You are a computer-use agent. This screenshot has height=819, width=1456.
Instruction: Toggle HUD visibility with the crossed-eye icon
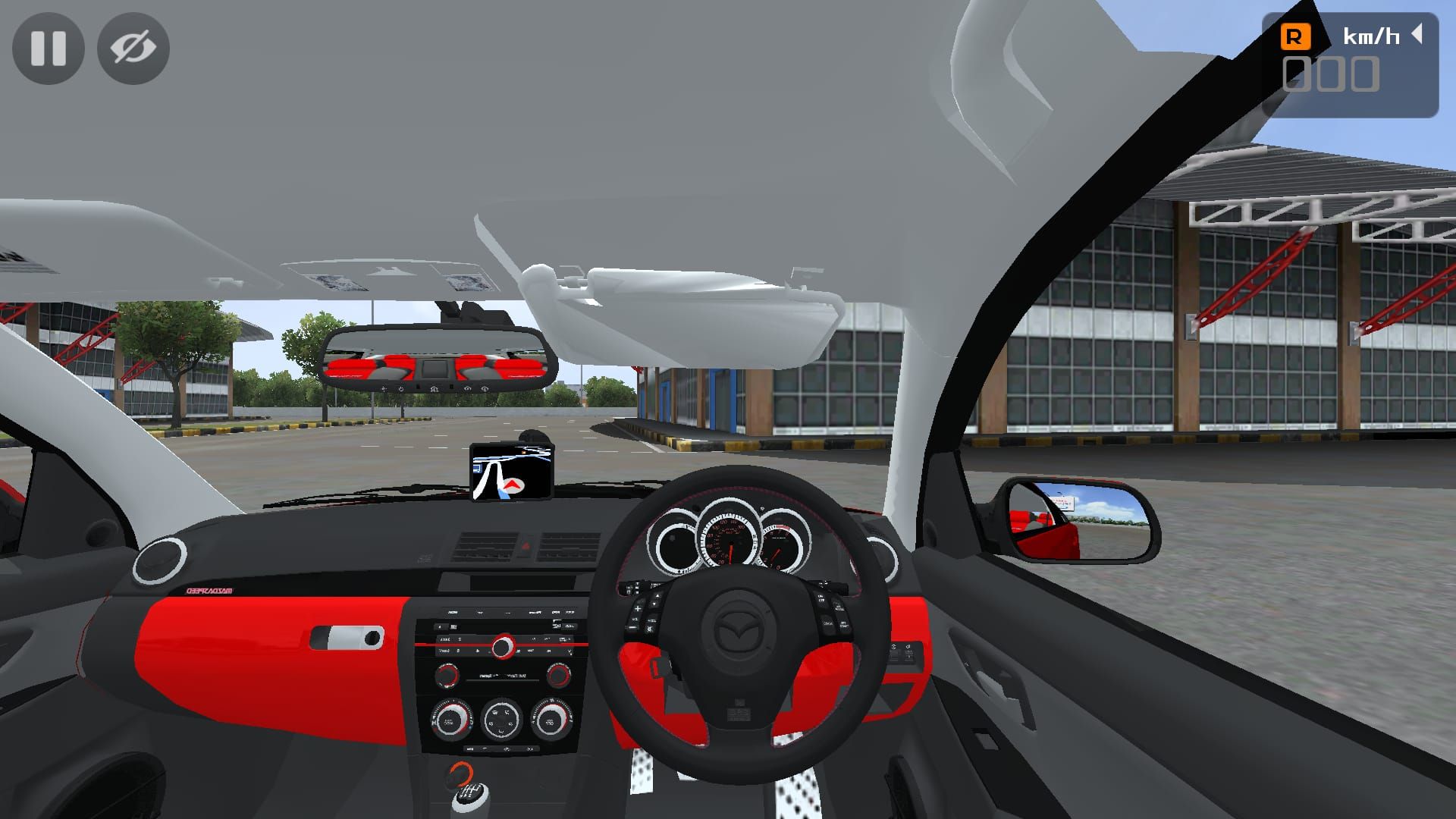tap(133, 48)
